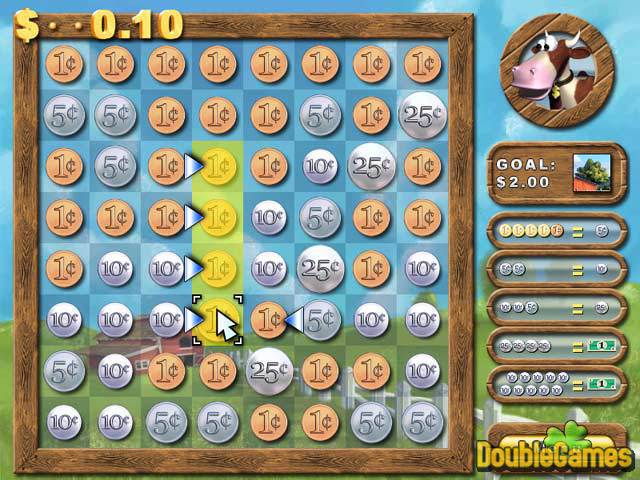
Task: Pick the copper penny between bracketed coin and arrowed nickel
Action: coord(268,320)
